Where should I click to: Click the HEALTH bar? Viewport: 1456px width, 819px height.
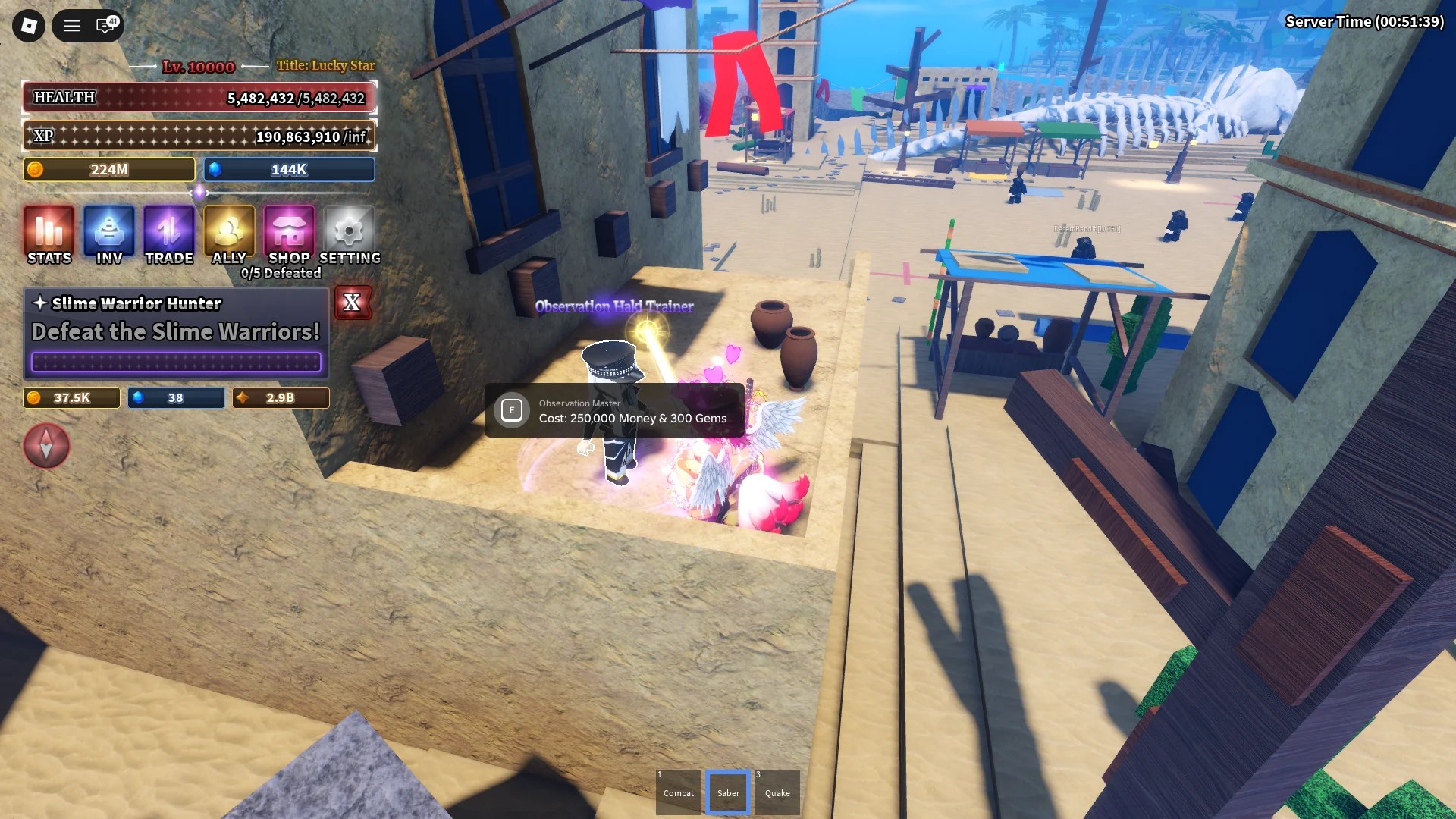tap(199, 97)
